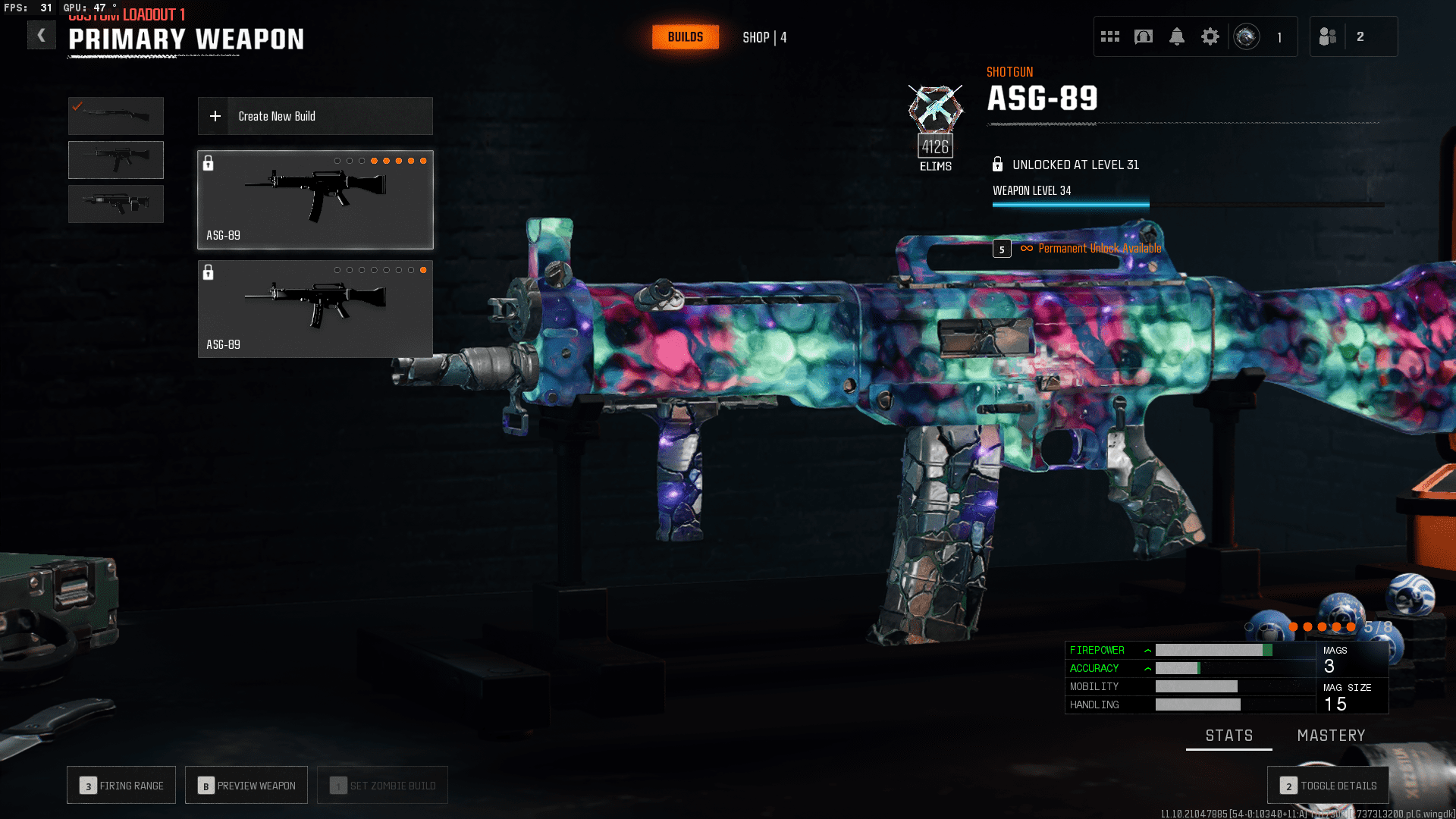Open the social party icon
The image size is (1456, 819).
(x=1328, y=36)
